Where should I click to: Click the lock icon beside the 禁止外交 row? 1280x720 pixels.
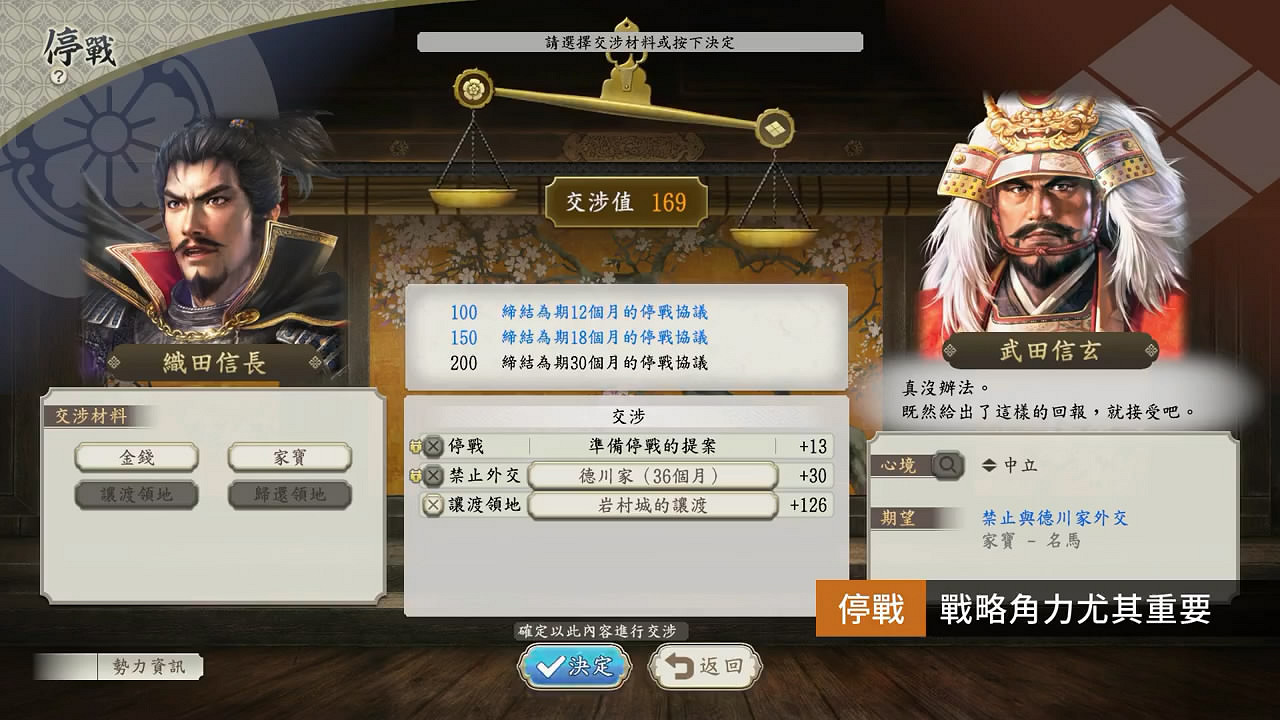416,476
